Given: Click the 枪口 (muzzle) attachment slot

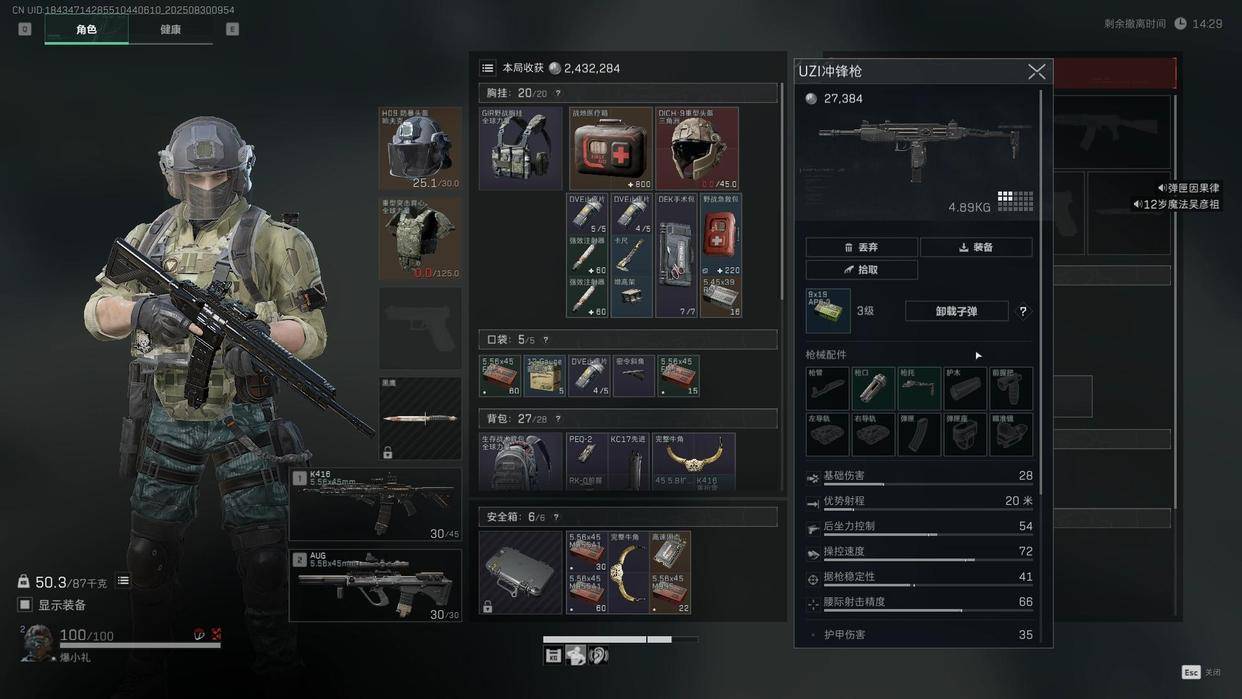Looking at the screenshot, I should point(874,389).
